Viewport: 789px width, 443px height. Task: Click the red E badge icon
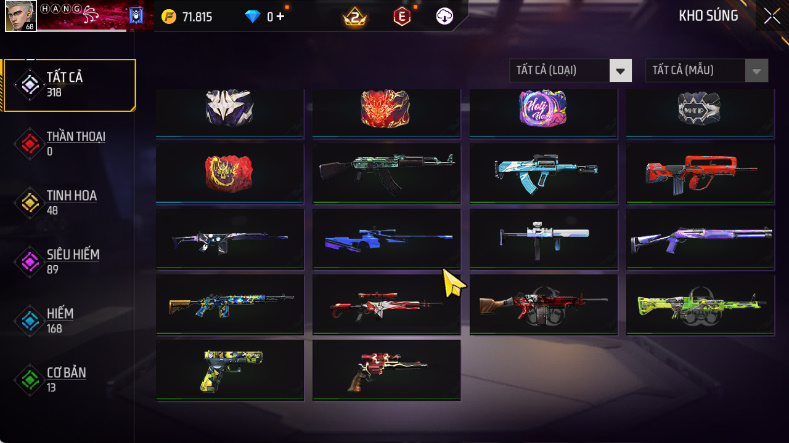click(x=401, y=17)
